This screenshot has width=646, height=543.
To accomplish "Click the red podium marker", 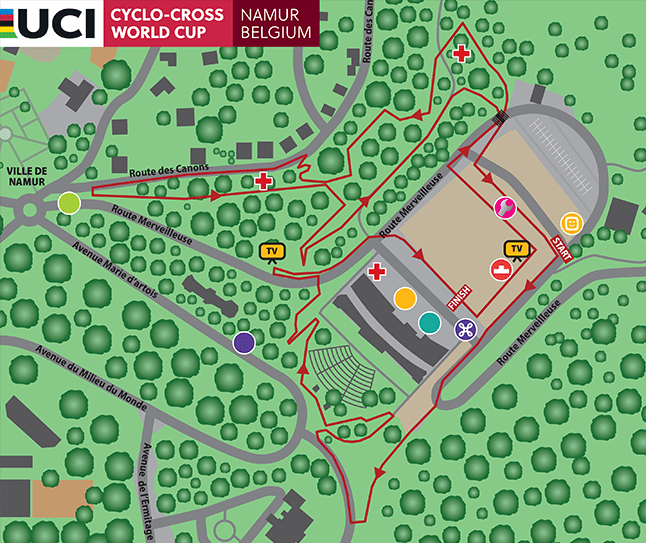I will [500, 269].
